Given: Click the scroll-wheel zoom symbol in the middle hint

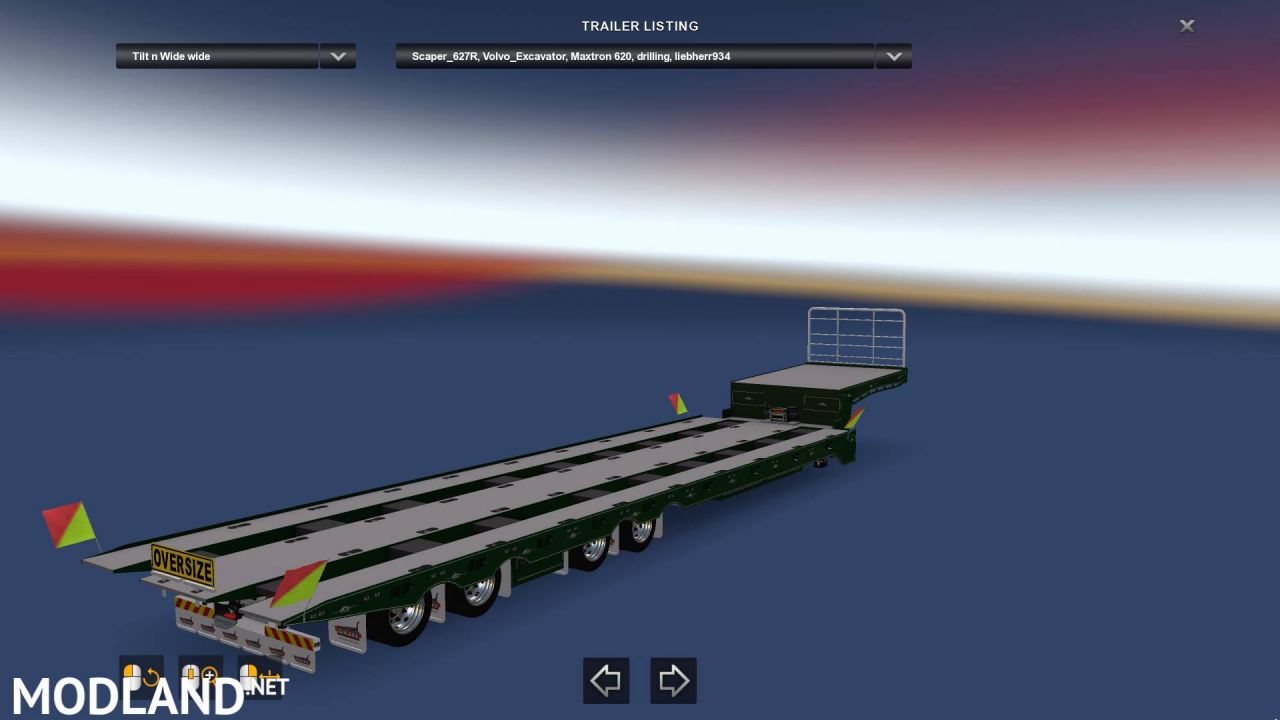Looking at the screenshot, I should pos(190,673).
